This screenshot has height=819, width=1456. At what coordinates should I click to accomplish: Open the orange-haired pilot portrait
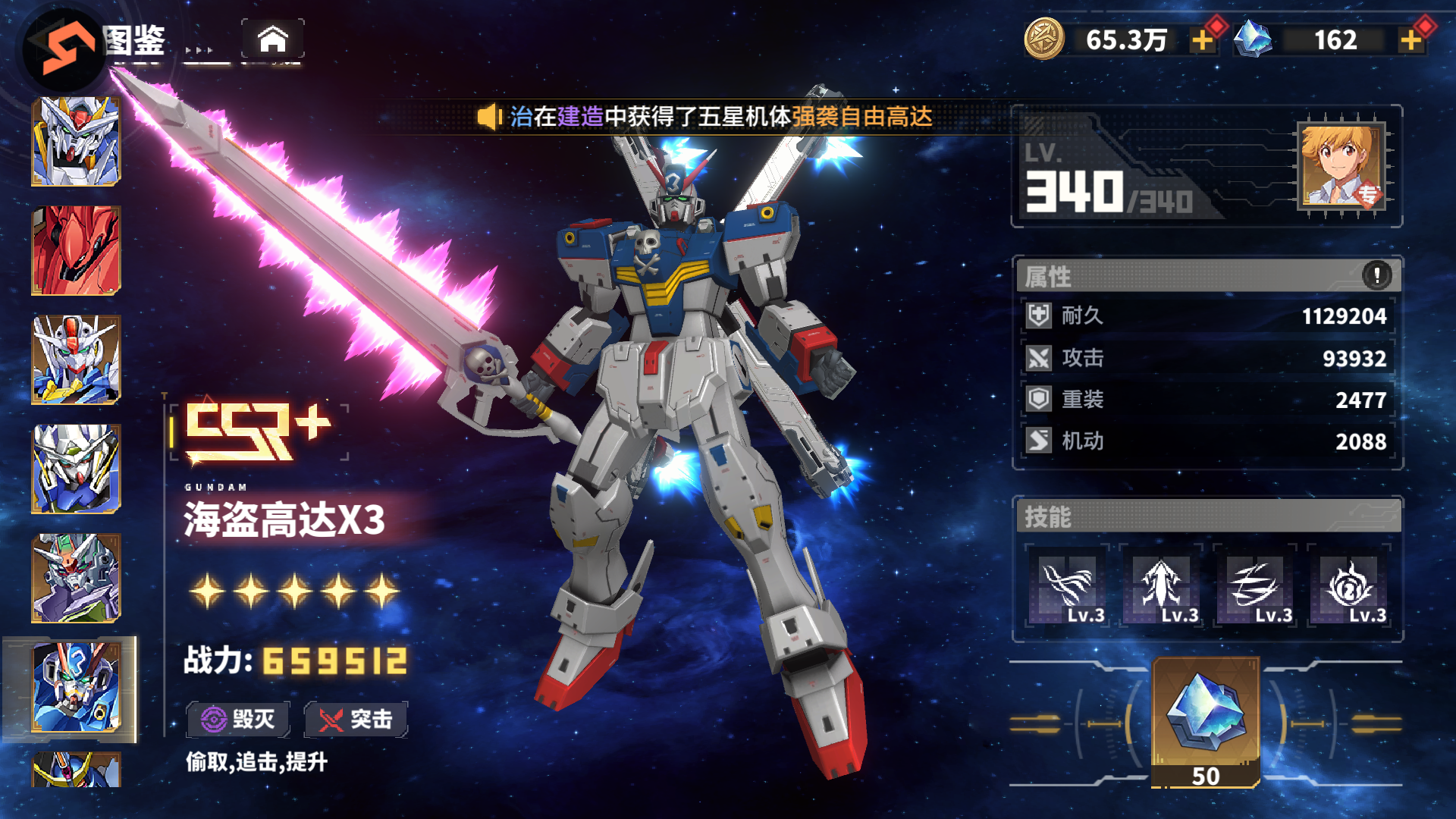click(x=1341, y=166)
